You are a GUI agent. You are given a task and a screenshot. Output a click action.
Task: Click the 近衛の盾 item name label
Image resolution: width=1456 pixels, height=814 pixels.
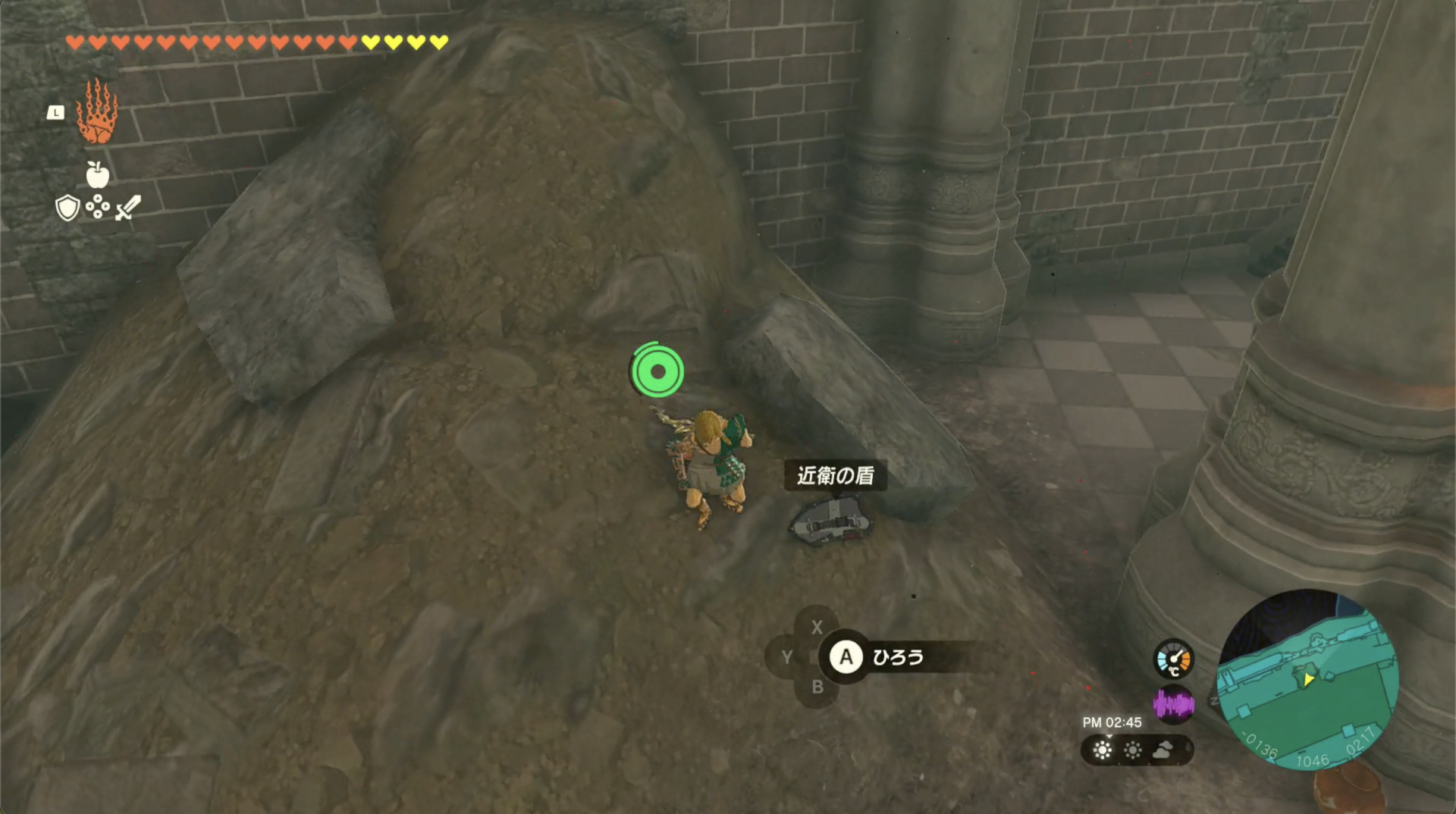click(834, 475)
